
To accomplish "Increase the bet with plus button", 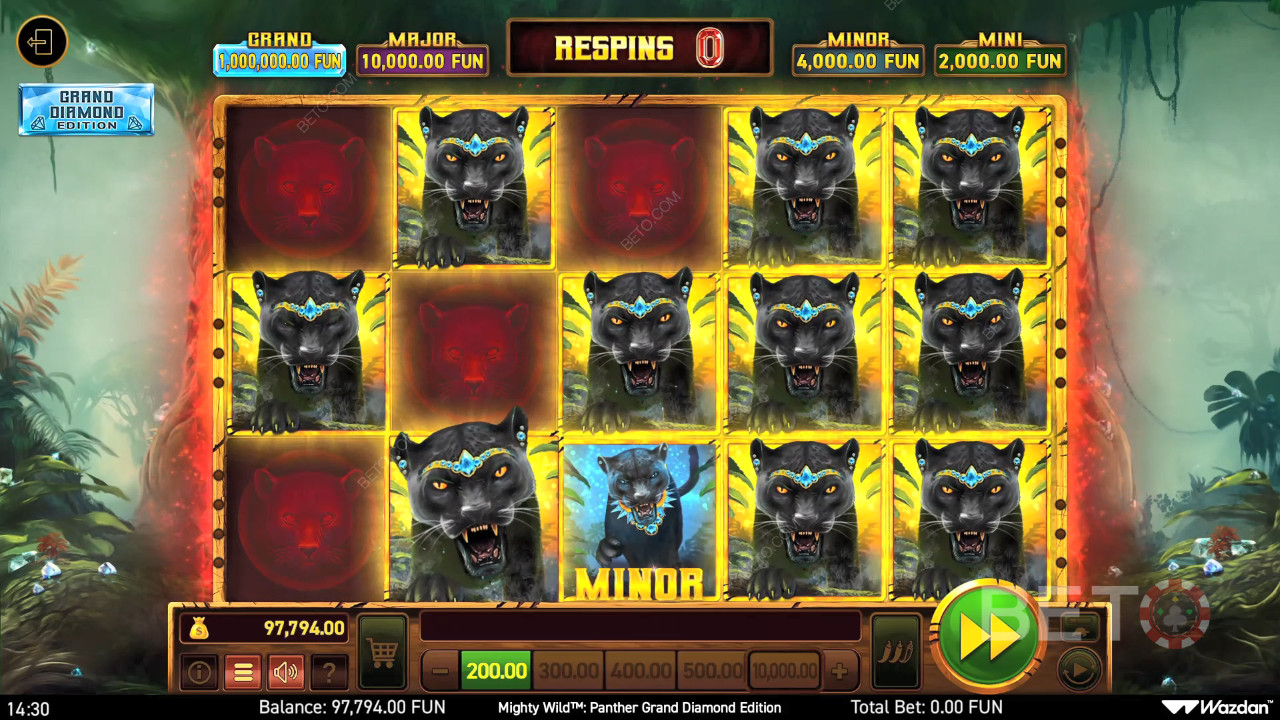I will [839, 670].
